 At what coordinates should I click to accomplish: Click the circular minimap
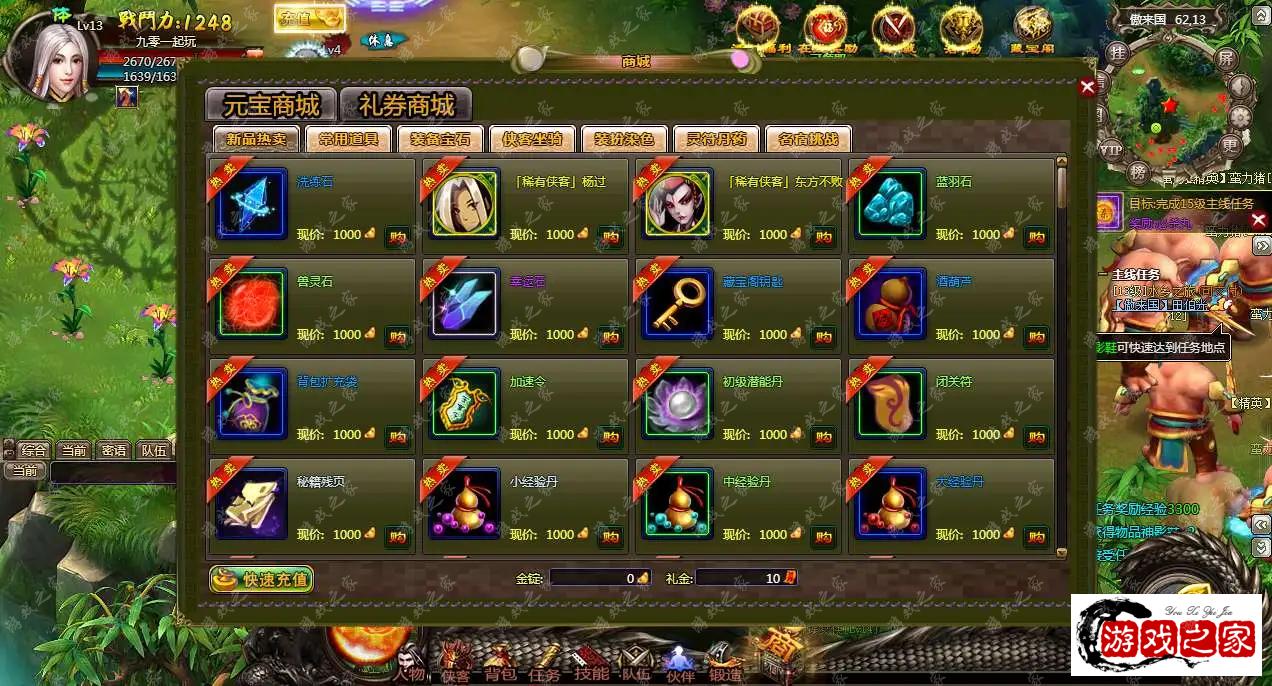click(1172, 110)
